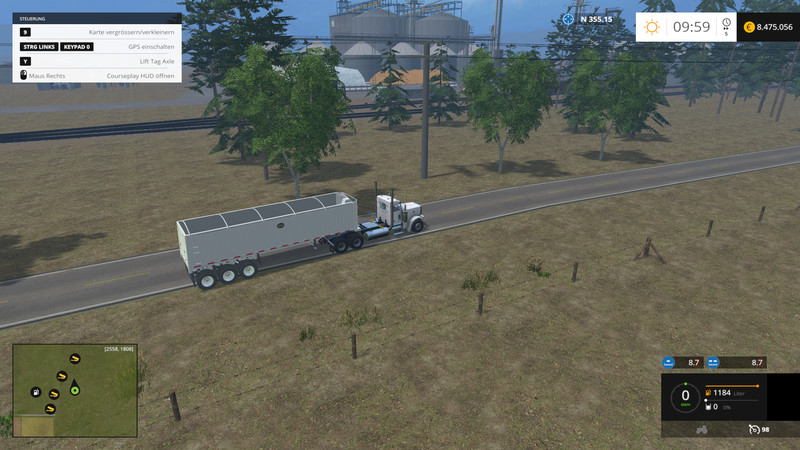The width and height of the screenshot is (800, 450).
Task: Click the green player marker on the minimap
Action: pyautogui.click(x=74, y=390)
